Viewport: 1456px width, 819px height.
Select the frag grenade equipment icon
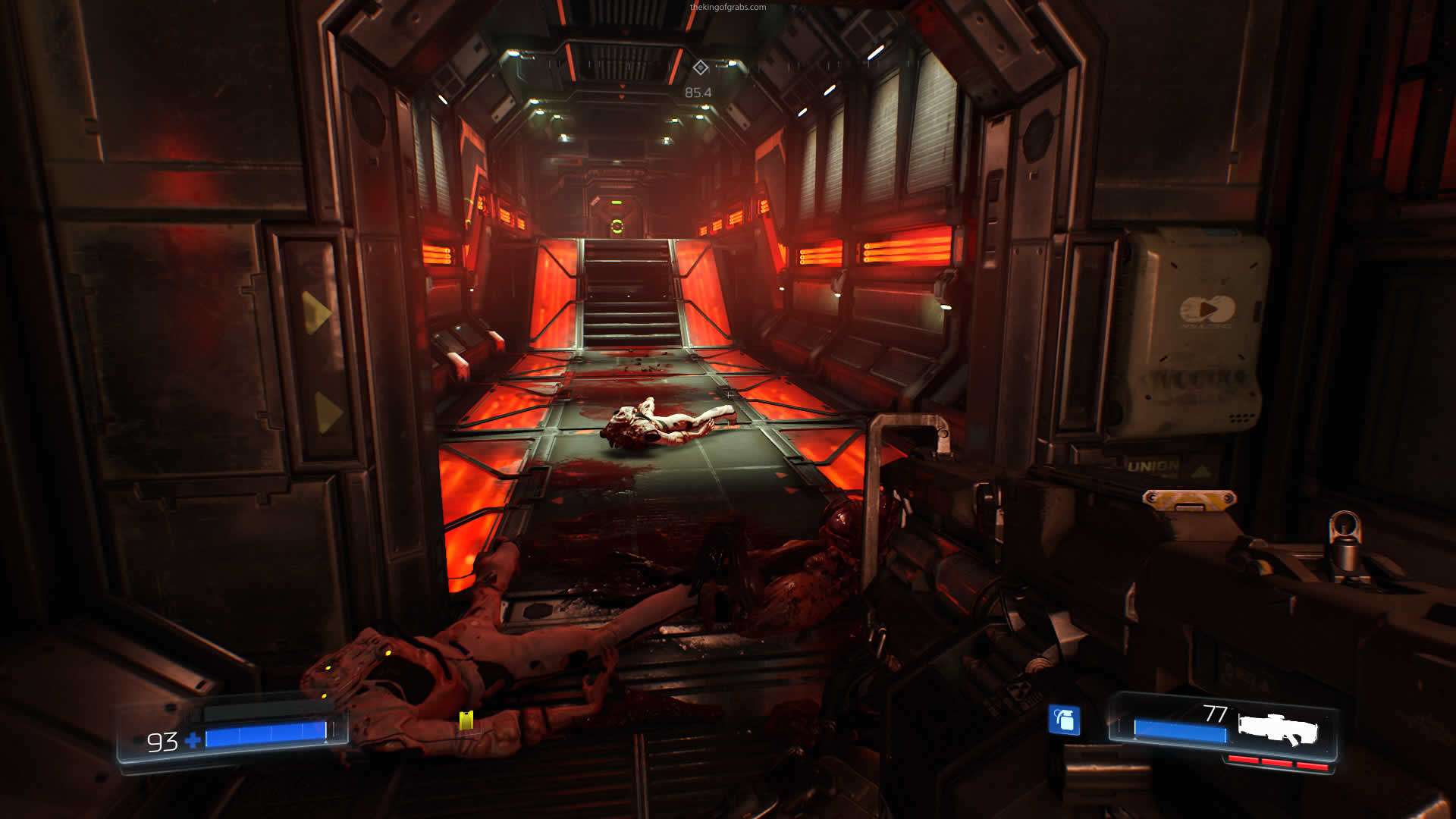[1064, 720]
